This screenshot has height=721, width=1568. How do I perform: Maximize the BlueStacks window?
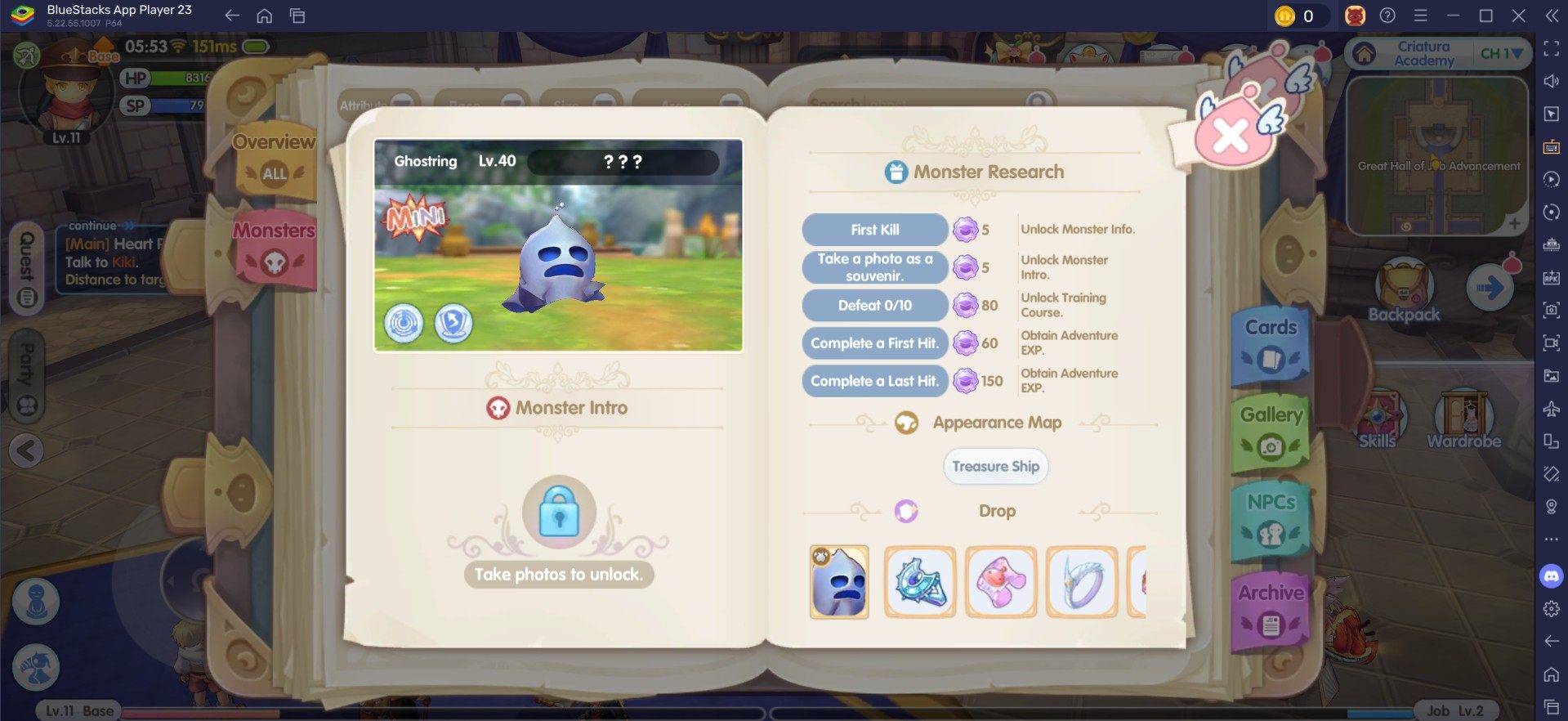(x=1486, y=16)
